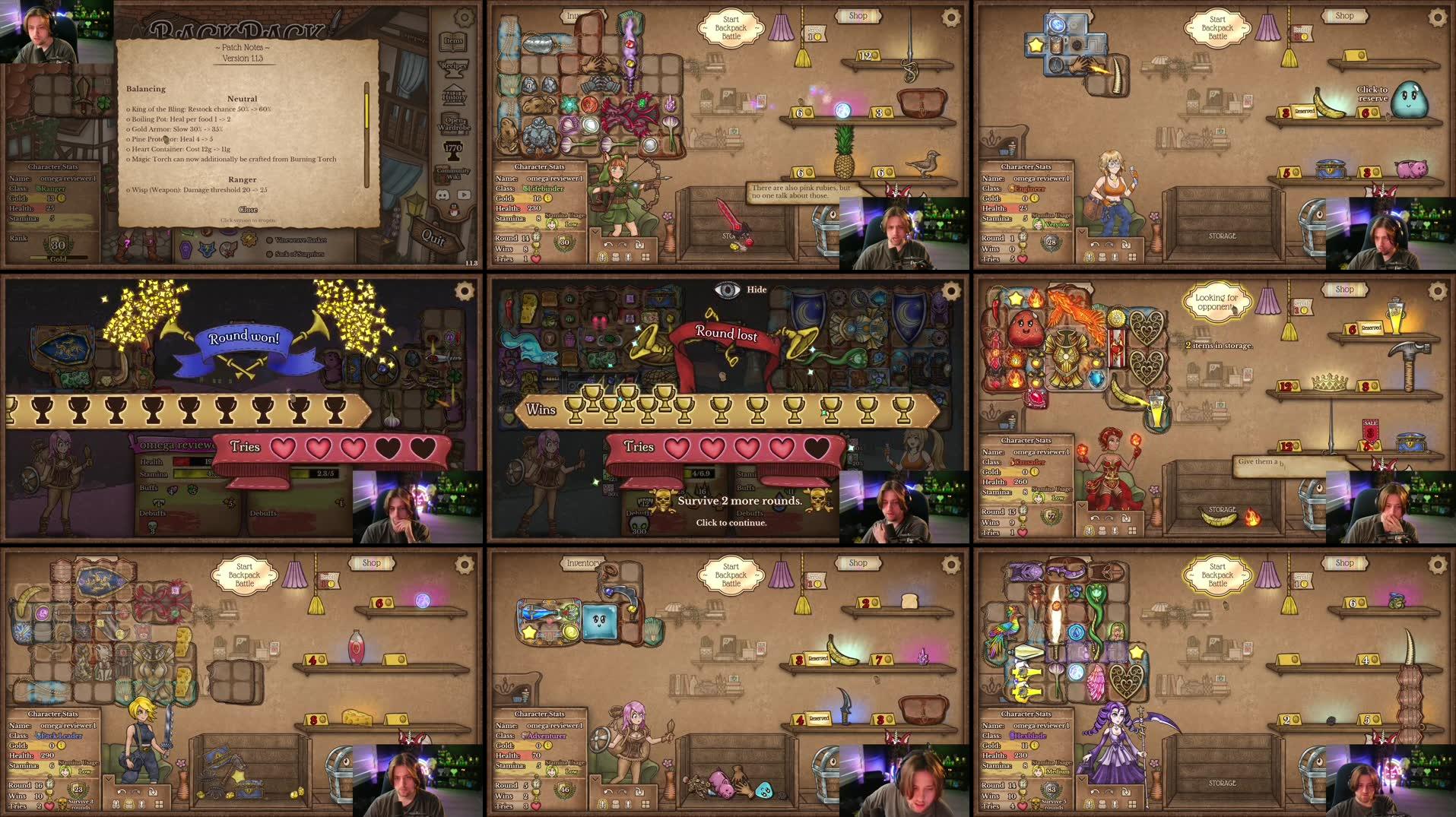Select the bread slice in the shop
1456x817 pixels.
click(x=909, y=601)
